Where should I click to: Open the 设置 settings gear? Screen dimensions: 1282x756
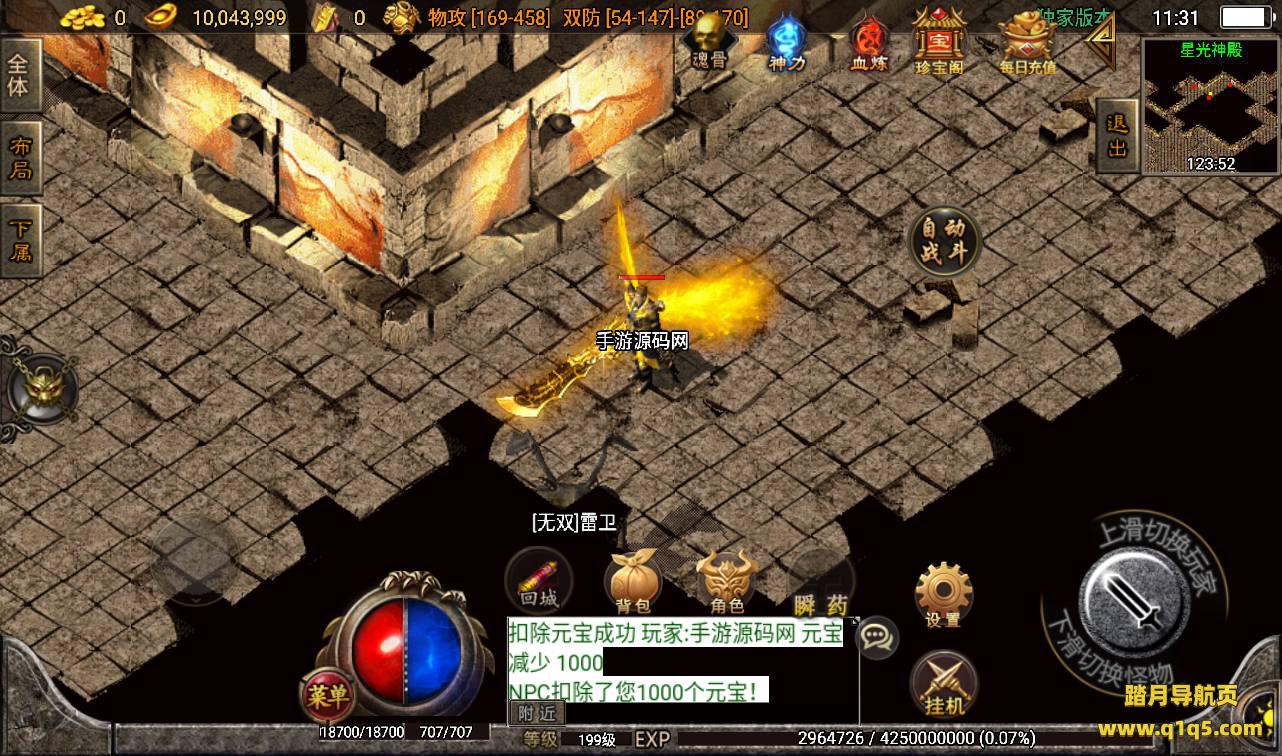(x=943, y=596)
